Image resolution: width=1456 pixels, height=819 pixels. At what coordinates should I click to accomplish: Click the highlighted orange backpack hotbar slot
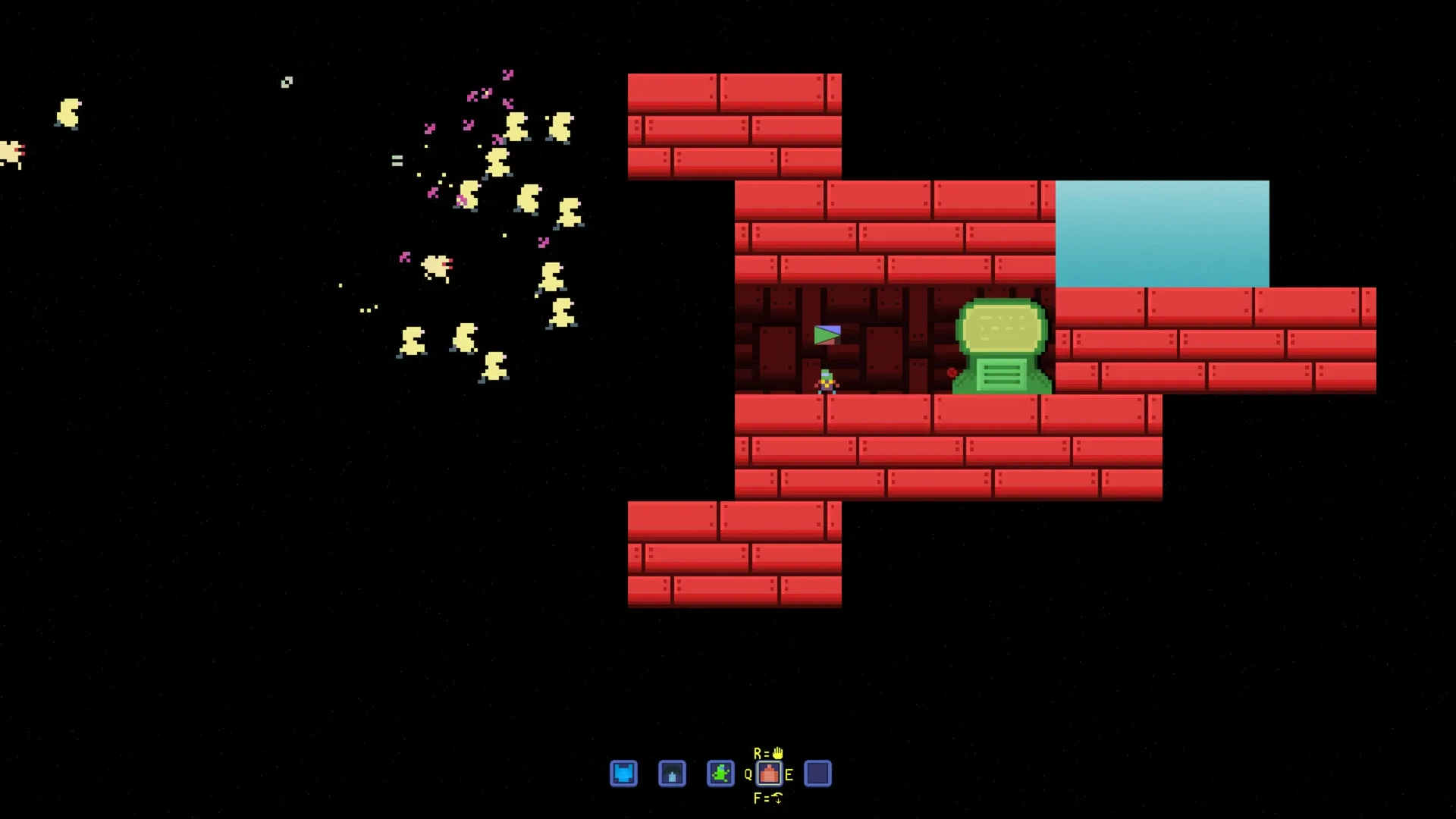click(x=769, y=773)
